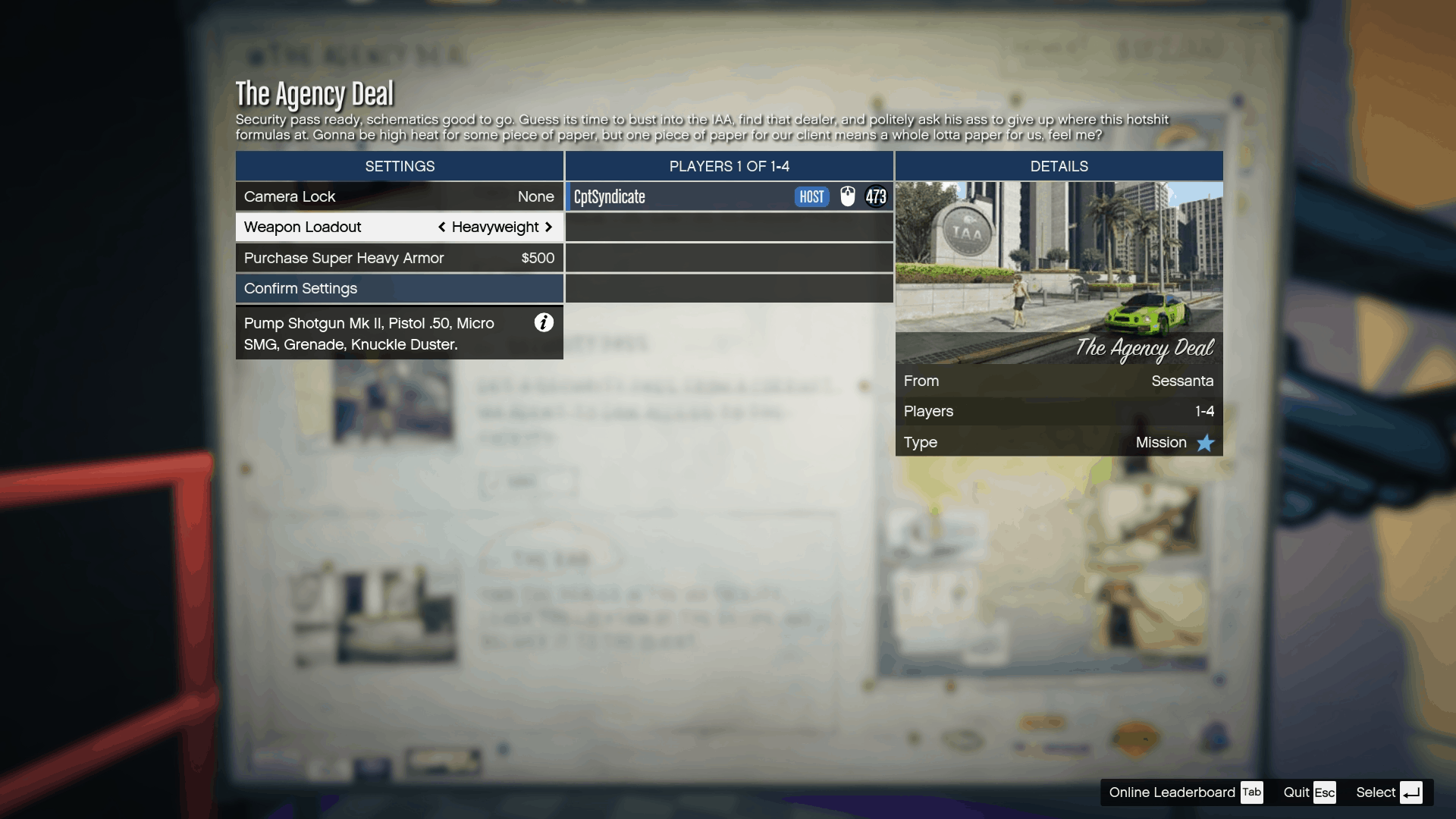Click the Tab key icon for Online Leaderboard
The height and width of the screenshot is (819, 1456).
point(1251,792)
